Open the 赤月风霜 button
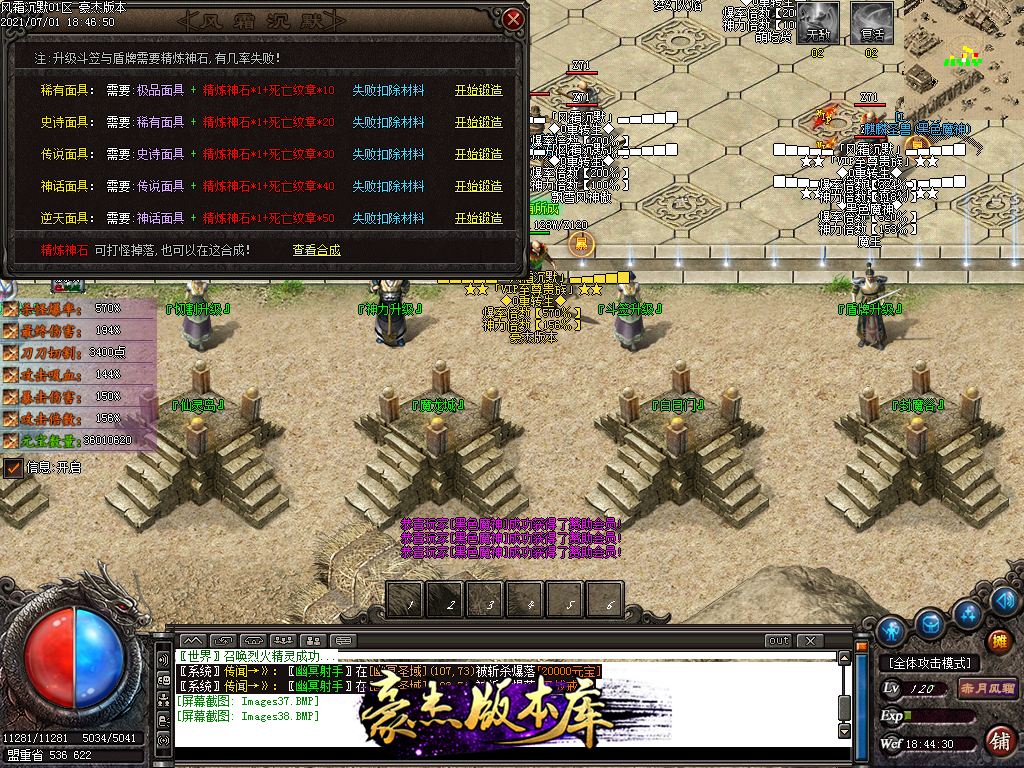1024x768 pixels. coord(987,688)
